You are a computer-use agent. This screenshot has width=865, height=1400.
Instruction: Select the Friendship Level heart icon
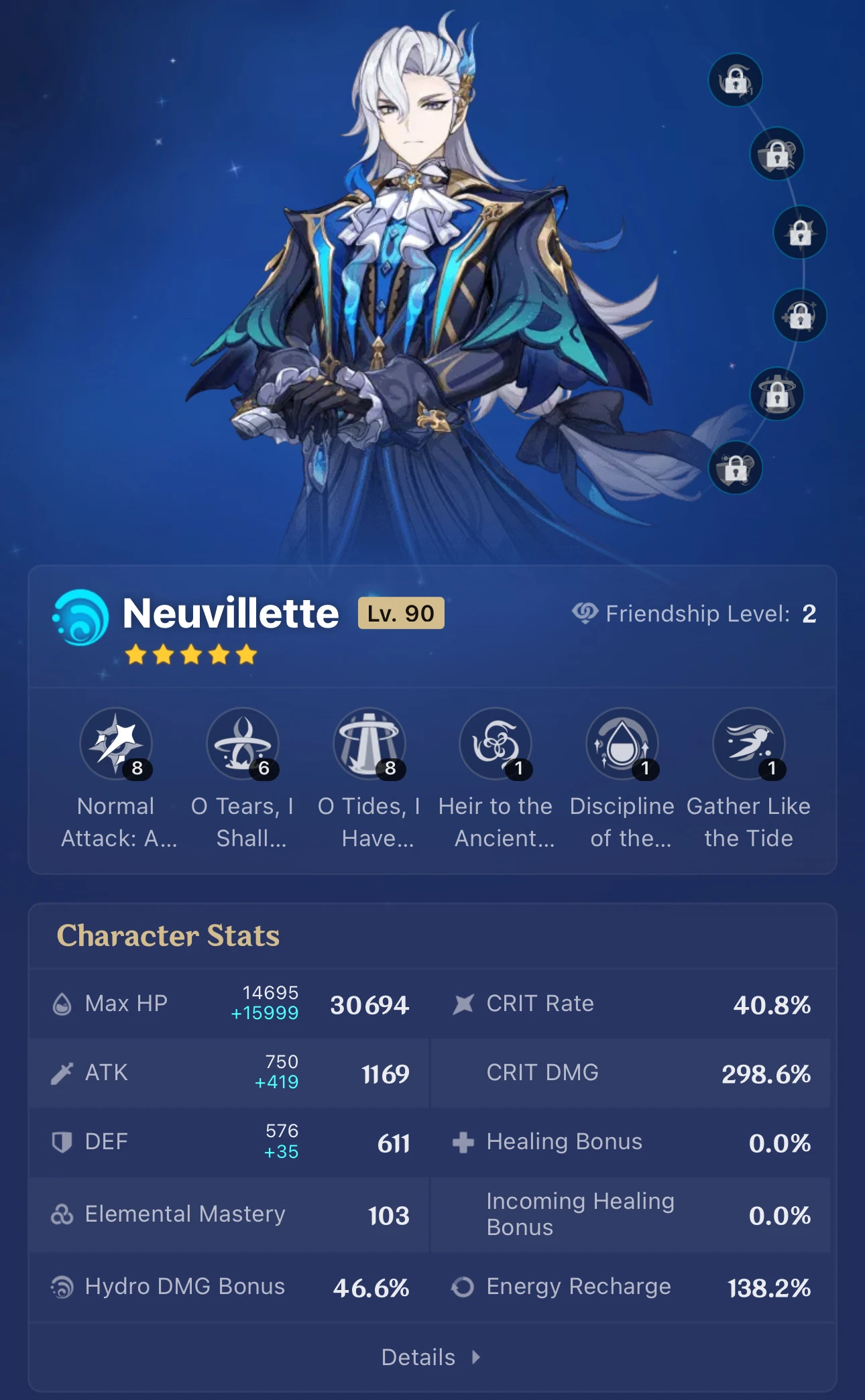(x=585, y=613)
